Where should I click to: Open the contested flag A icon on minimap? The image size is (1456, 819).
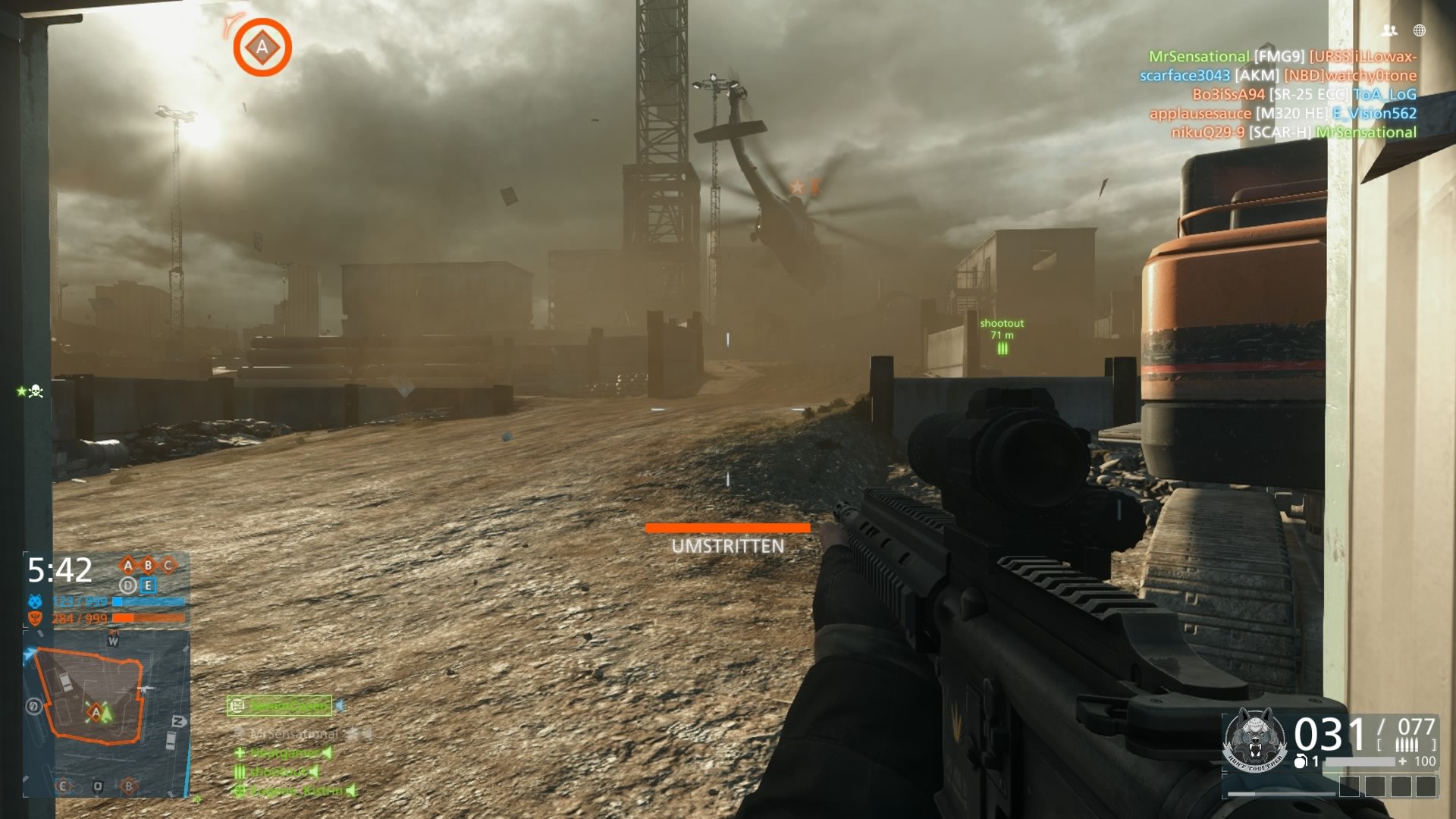point(95,712)
